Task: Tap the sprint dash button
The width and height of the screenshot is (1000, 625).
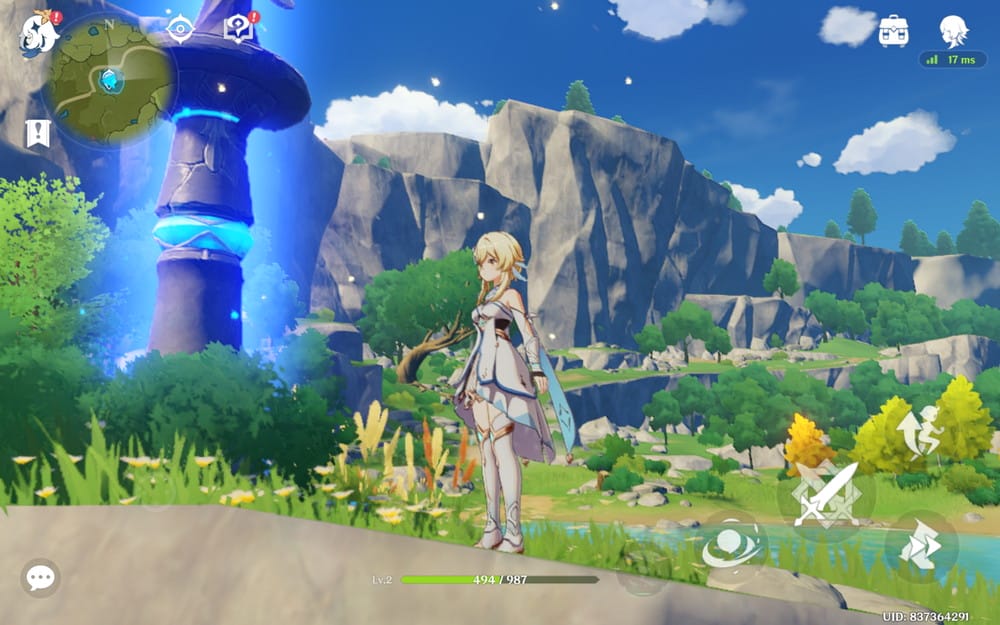Action: click(921, 546)
